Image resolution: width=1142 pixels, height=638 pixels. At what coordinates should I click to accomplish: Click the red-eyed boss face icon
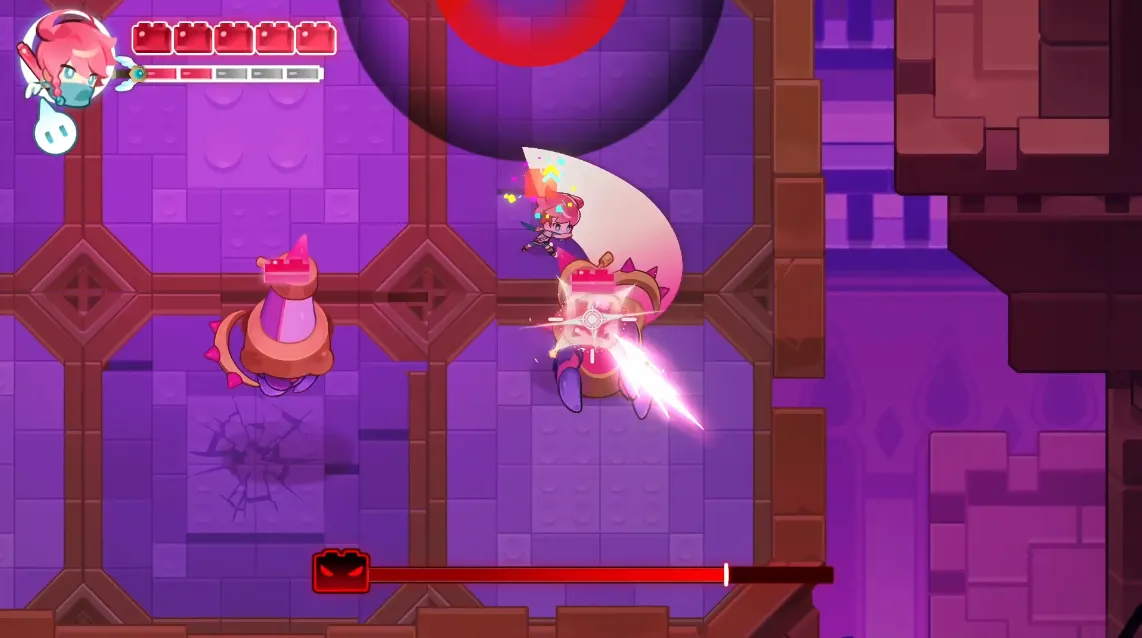click(x=341, y=573)
